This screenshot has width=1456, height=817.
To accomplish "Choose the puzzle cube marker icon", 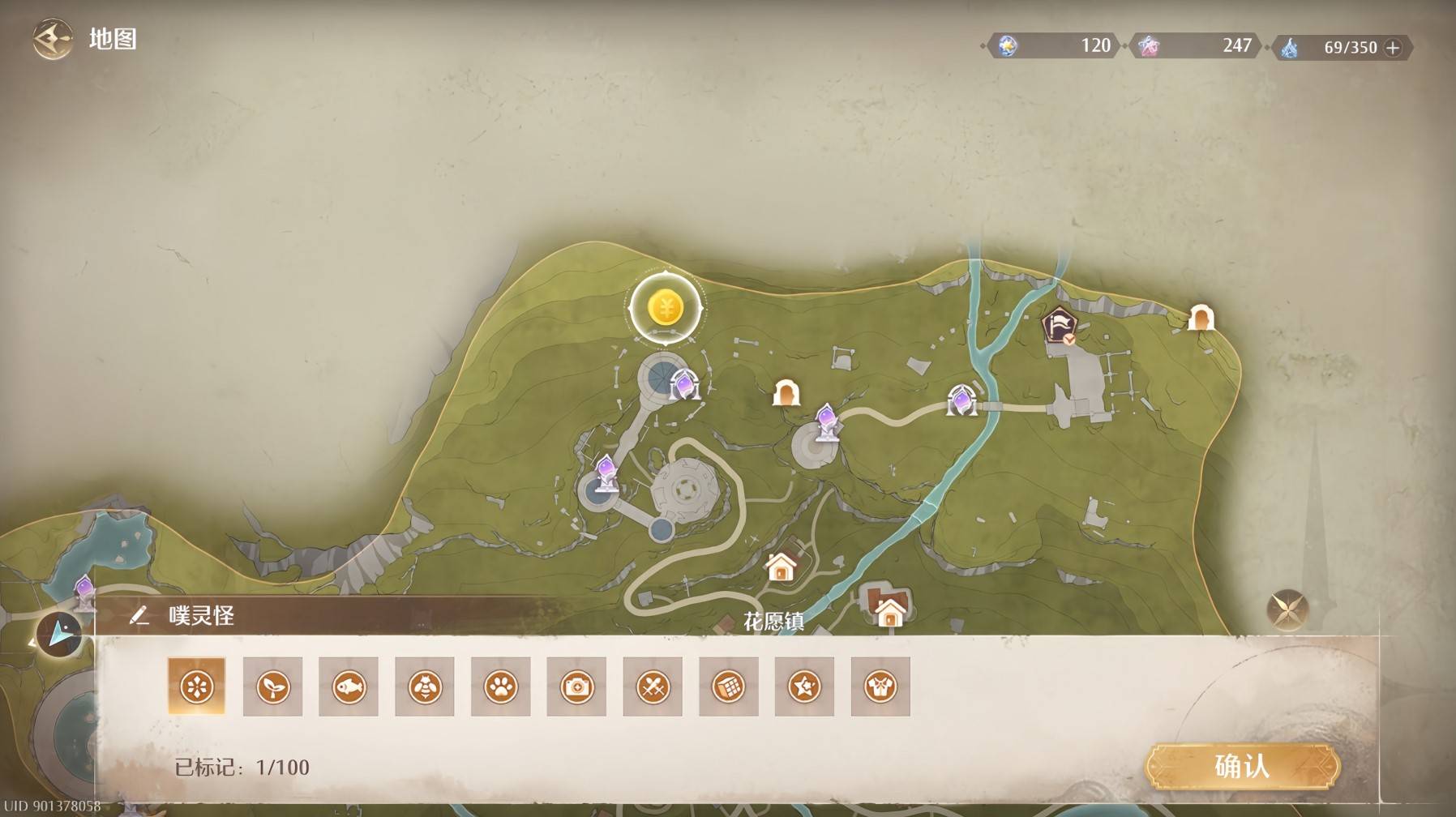I will pyautogui.click(x=729, y=687).
